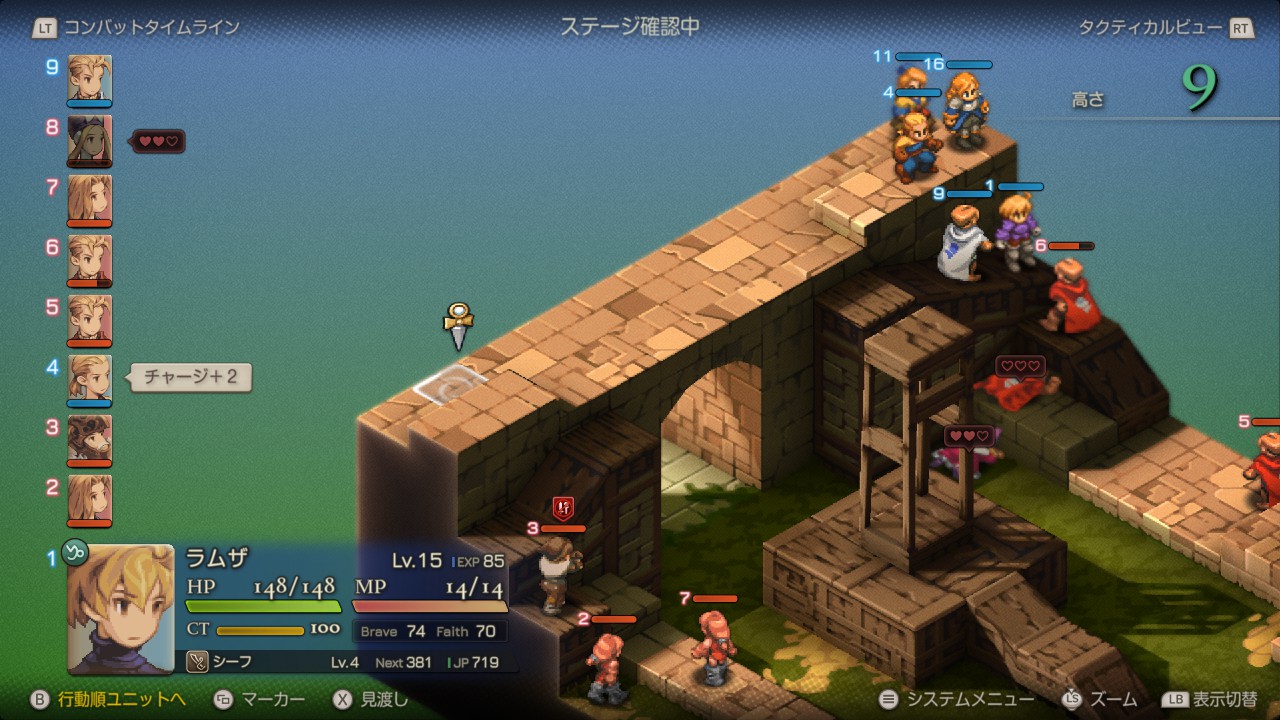Choose the turn 3 timeline portrait
Image resolution: width=1280 pixels, height=720 pixels.
tap(90, 439)
